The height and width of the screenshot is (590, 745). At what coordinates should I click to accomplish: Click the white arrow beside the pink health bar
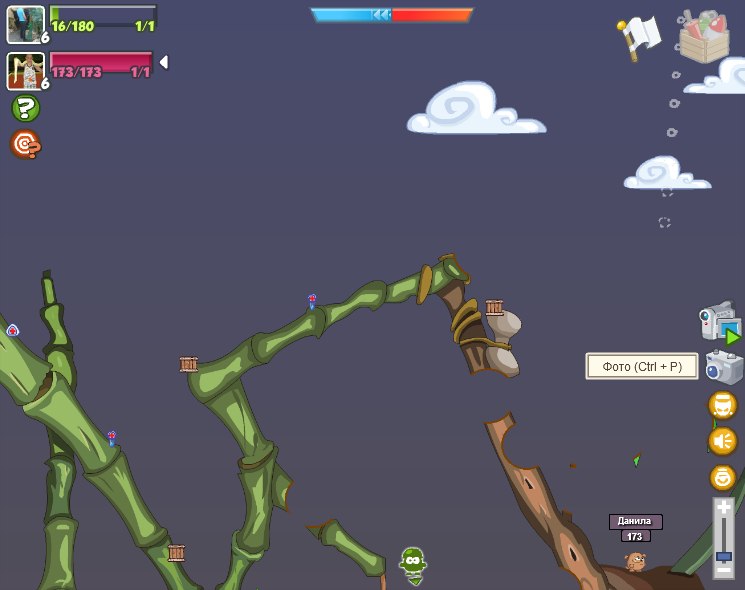pos(163,62)
